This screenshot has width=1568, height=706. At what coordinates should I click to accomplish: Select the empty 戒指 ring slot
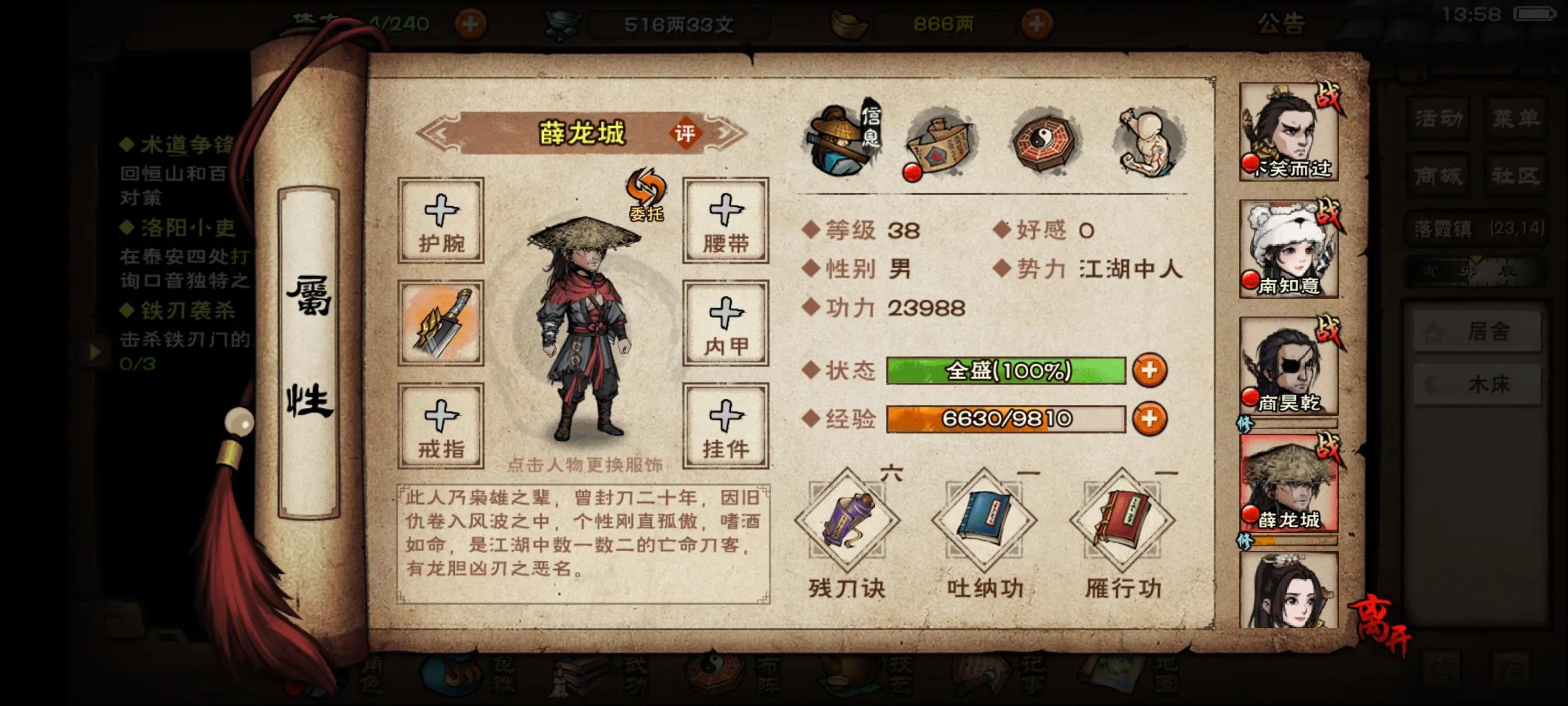[441, 426]
